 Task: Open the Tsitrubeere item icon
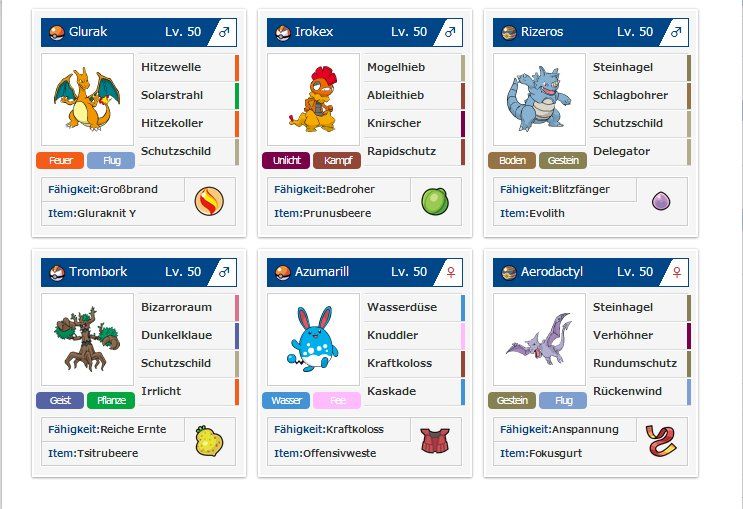[x=209, y=441]
